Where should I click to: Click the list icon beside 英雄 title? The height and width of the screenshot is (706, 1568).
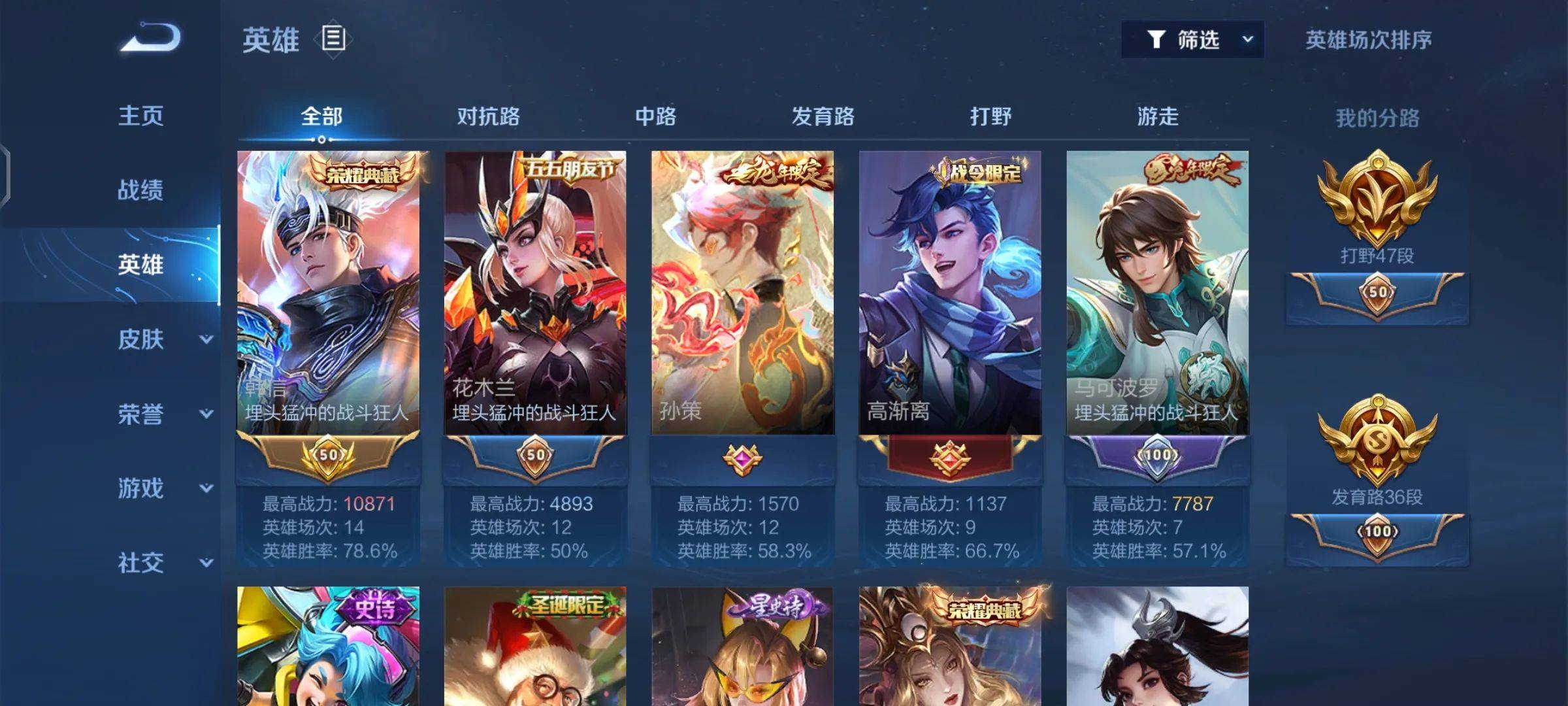333,39
